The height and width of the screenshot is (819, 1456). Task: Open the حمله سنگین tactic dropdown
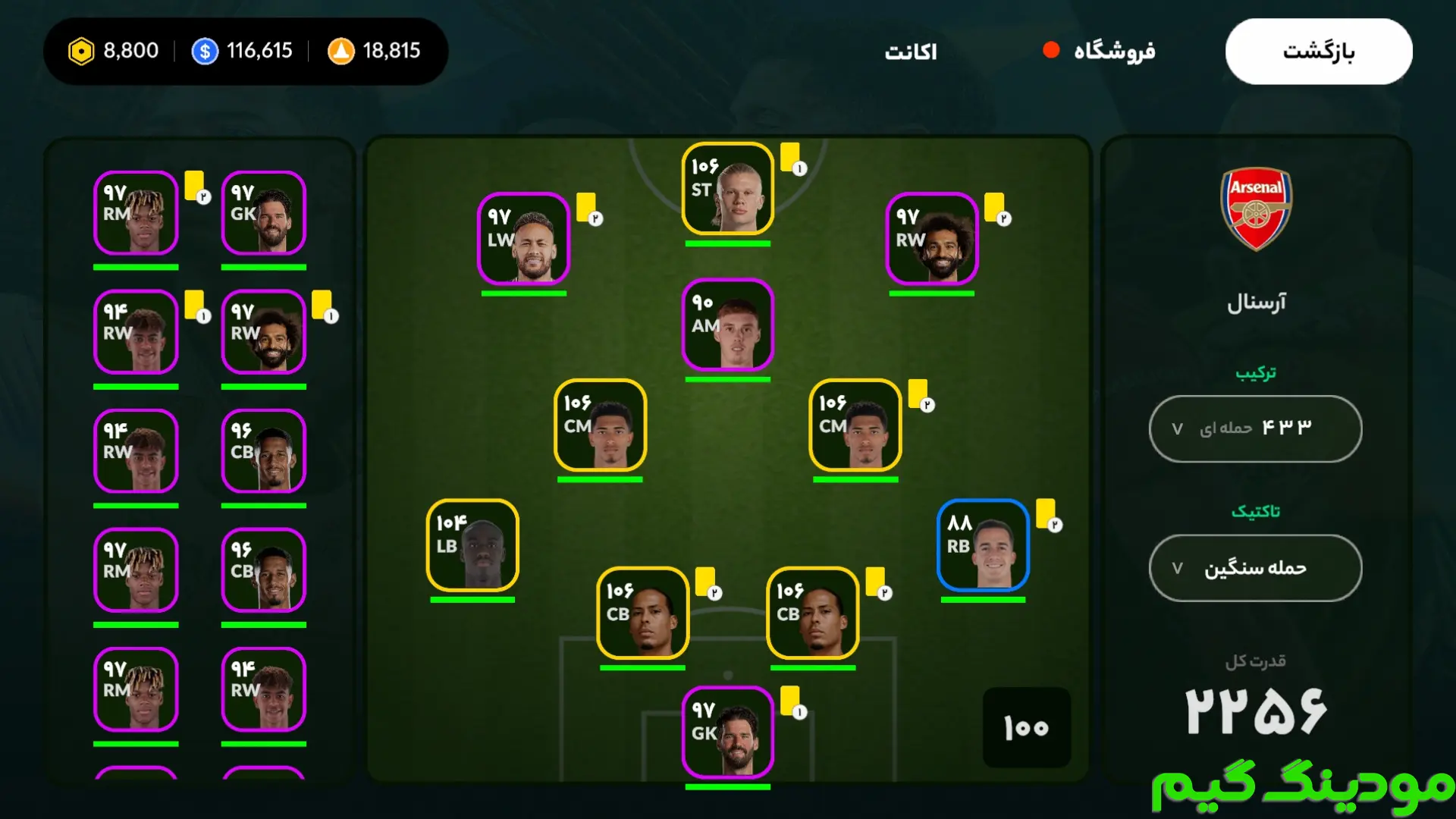tap(1255, 568)
